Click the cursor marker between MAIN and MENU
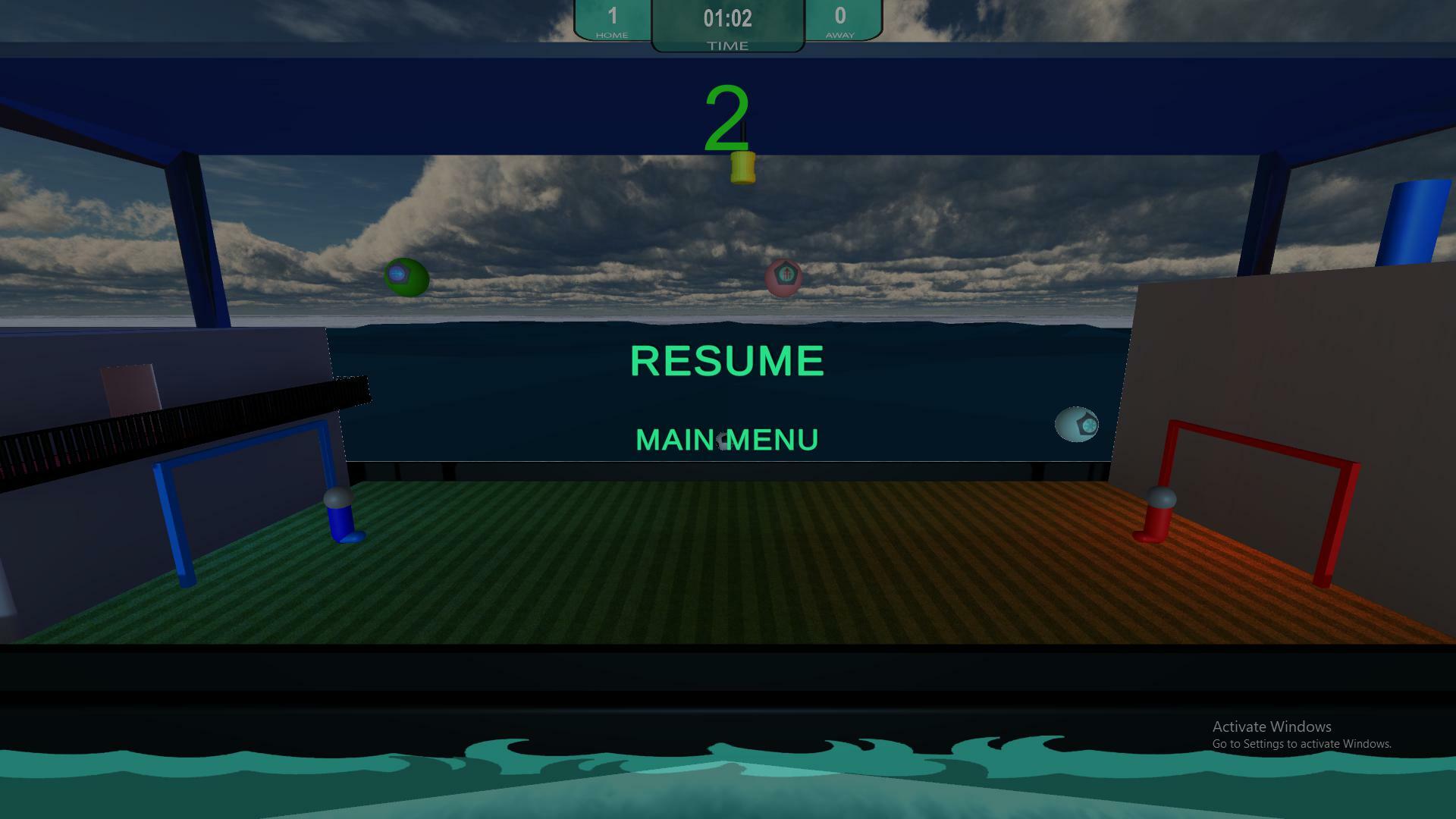Screen dimensions: 1456x819 click(723, 440)
